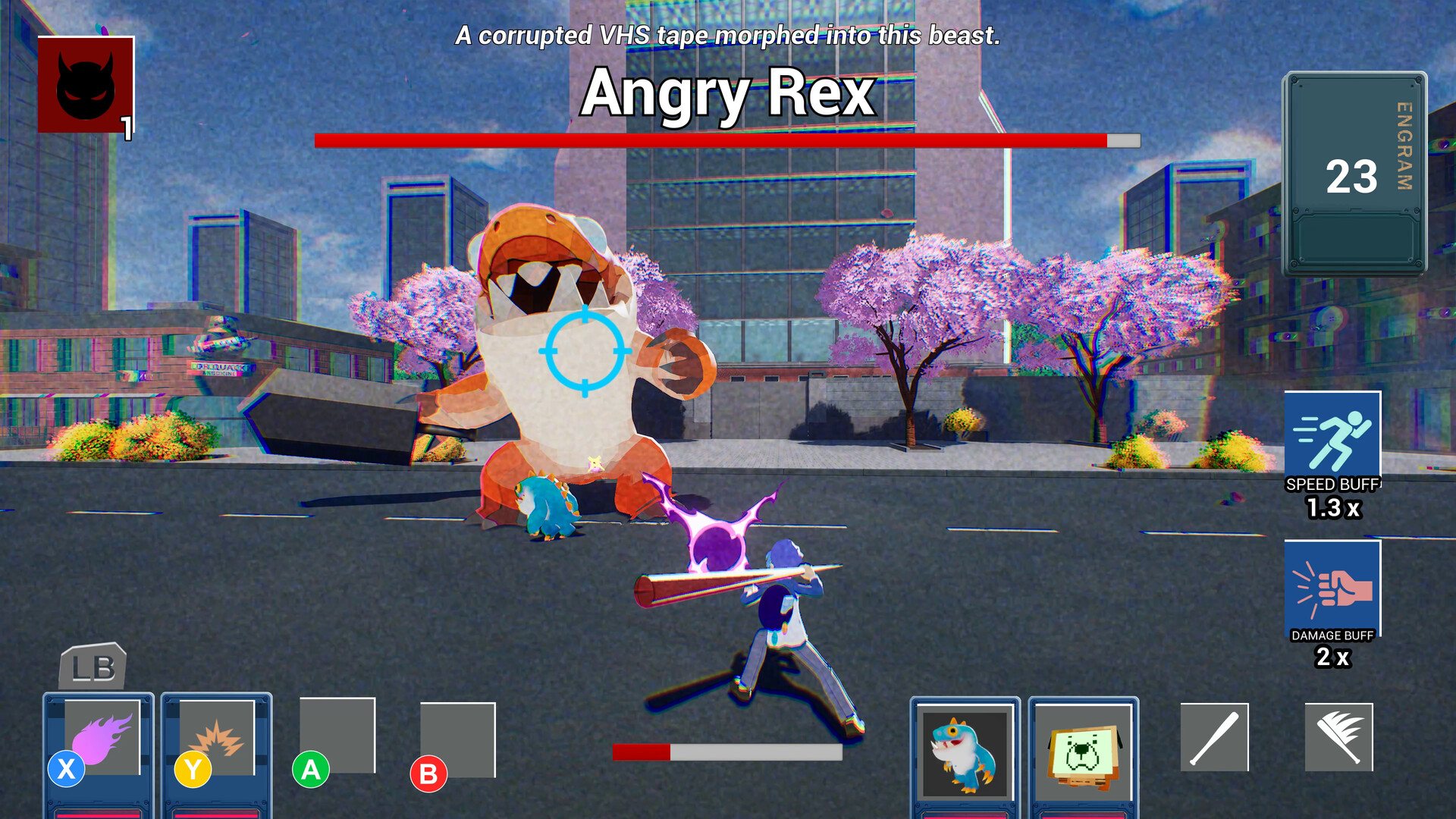The height and width of the screenshot is (819, 1456).
Task: Open the blue dinosaur companion card
Action: [965, 755]
